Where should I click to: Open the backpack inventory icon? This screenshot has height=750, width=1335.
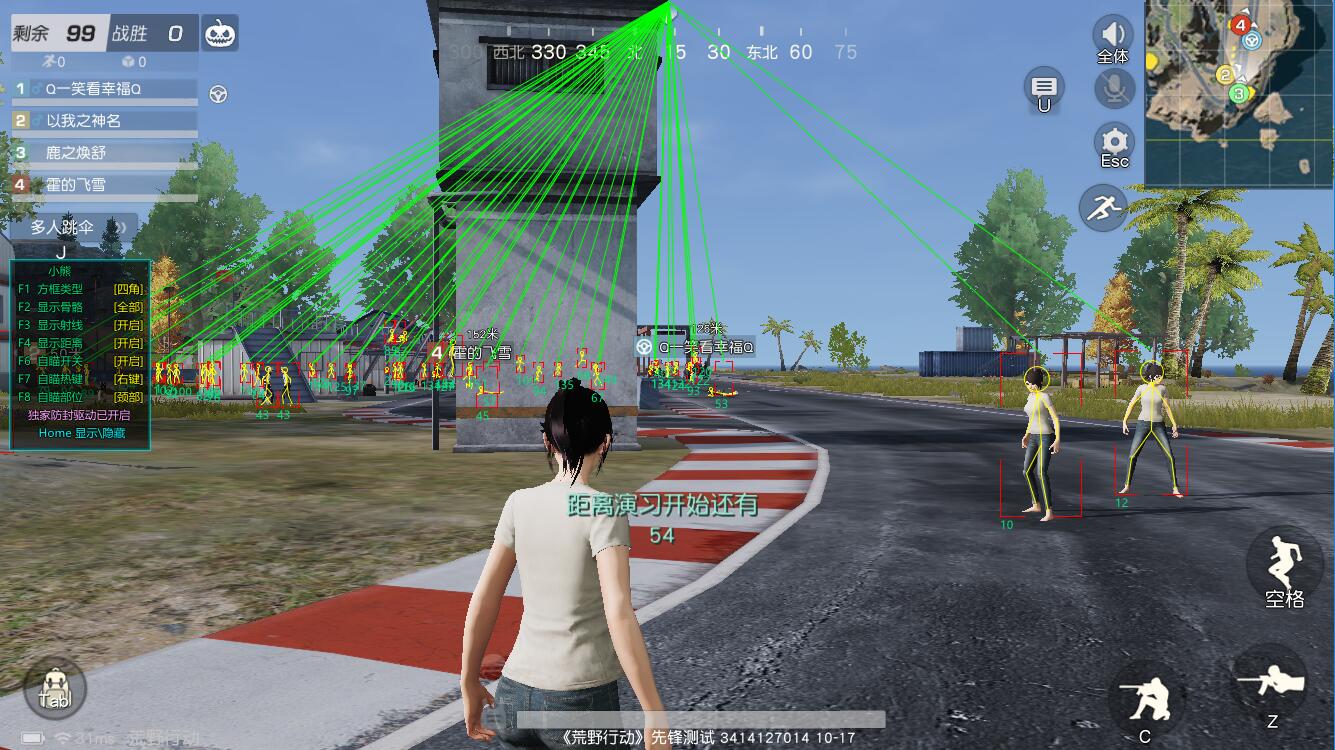point(55,688)
